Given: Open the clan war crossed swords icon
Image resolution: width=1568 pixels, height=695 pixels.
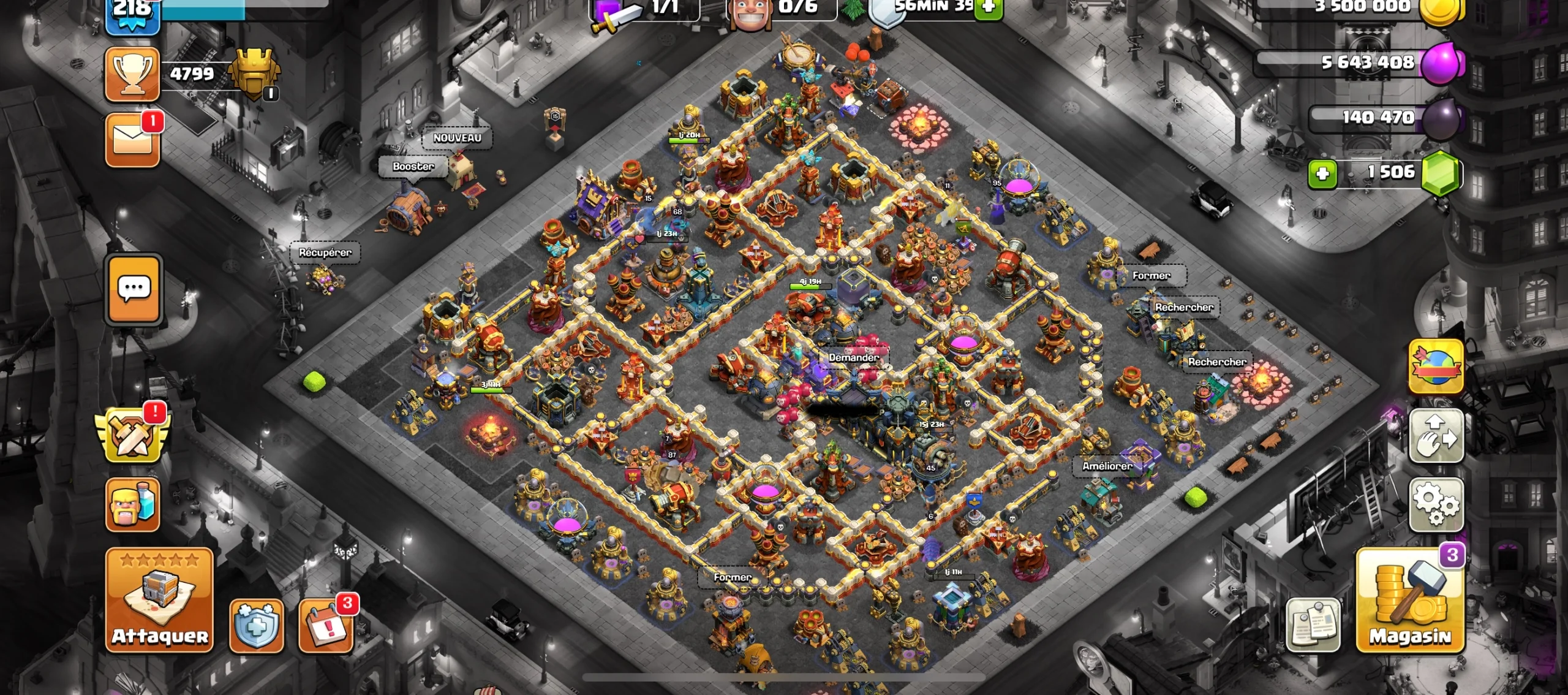Looking at the screenshot, I should point(132,435).
